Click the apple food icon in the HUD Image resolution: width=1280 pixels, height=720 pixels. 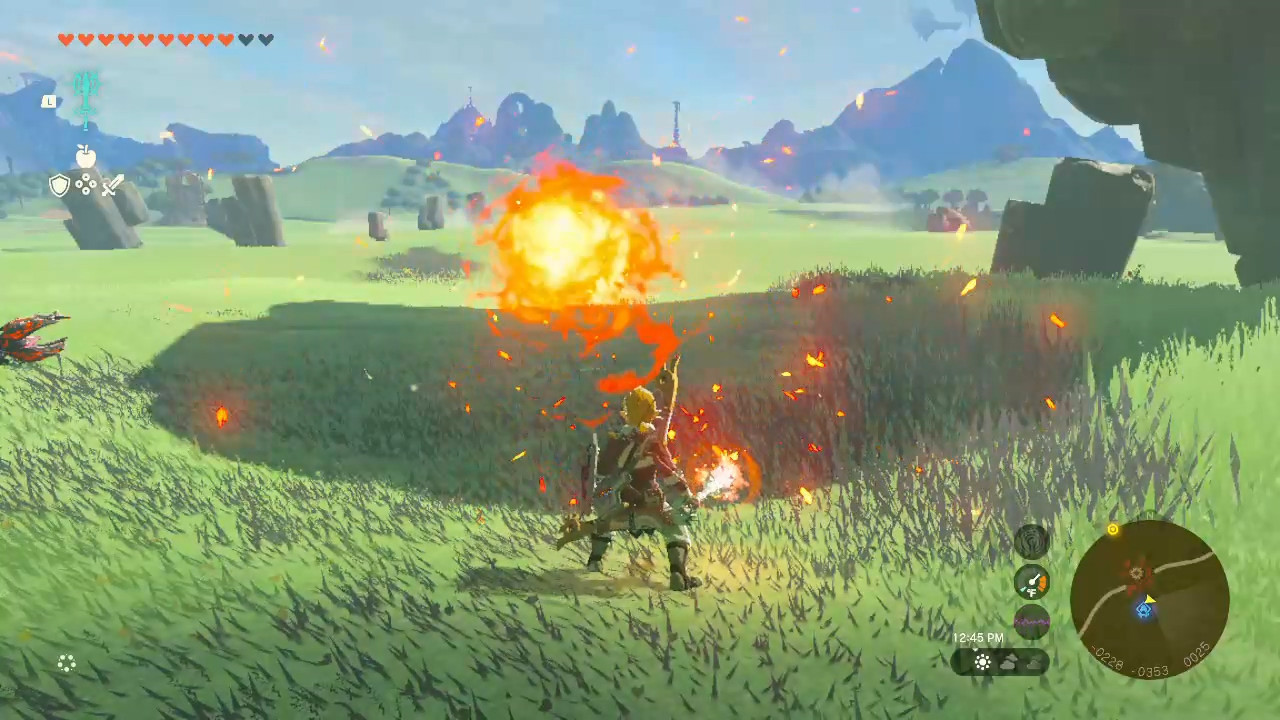85,156
